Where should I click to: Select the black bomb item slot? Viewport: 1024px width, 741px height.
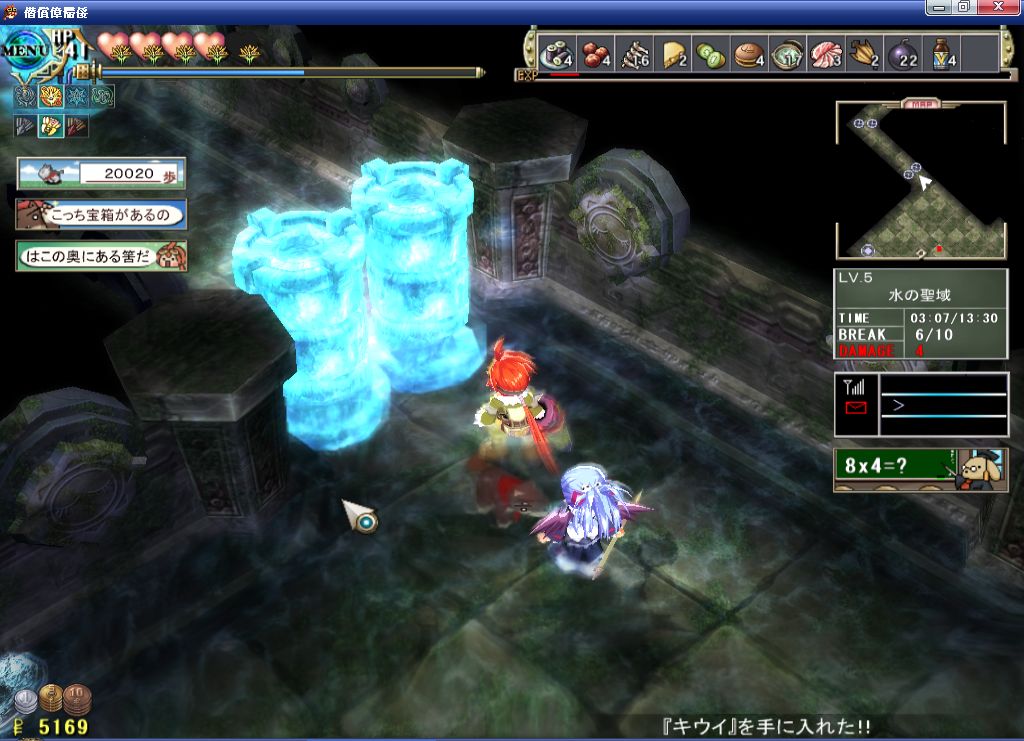tap(903, 54)
